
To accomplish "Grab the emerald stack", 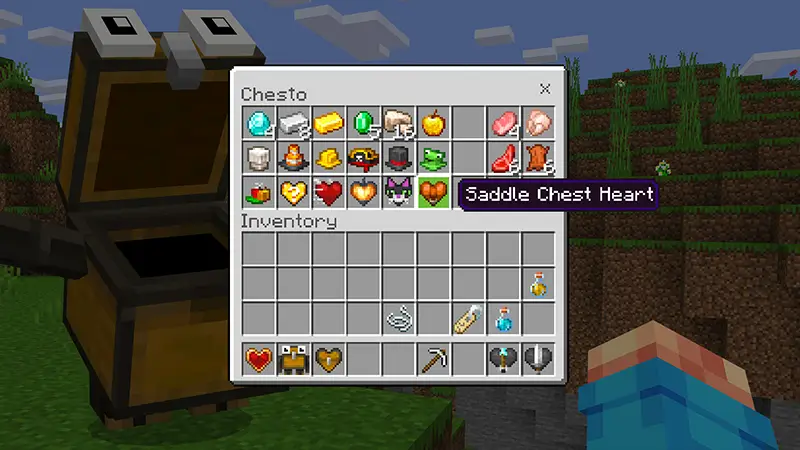I will tap(365, 124).
